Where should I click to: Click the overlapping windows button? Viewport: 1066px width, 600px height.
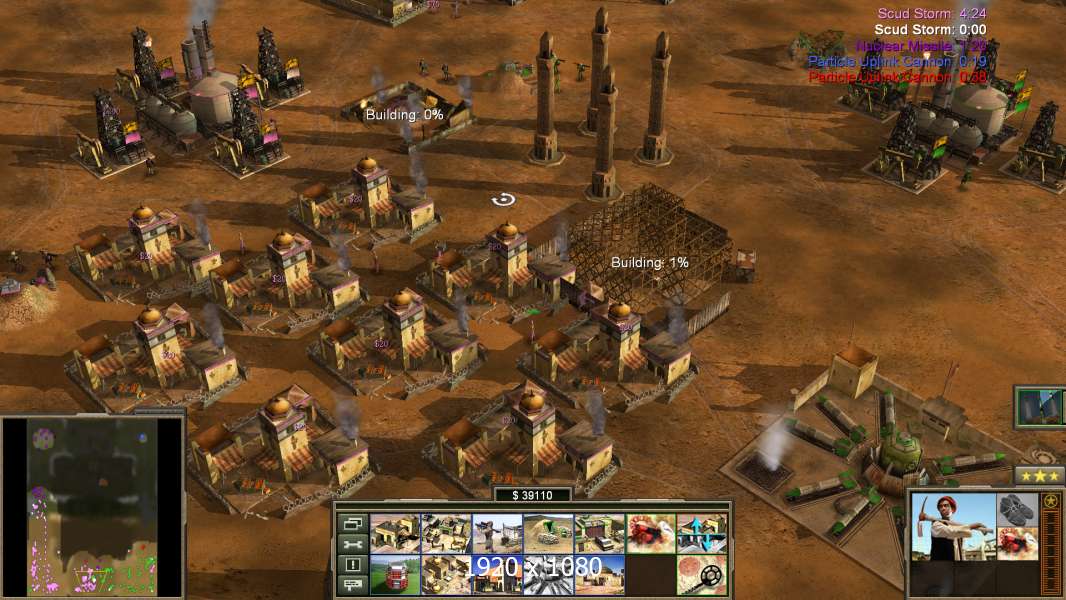351,524
